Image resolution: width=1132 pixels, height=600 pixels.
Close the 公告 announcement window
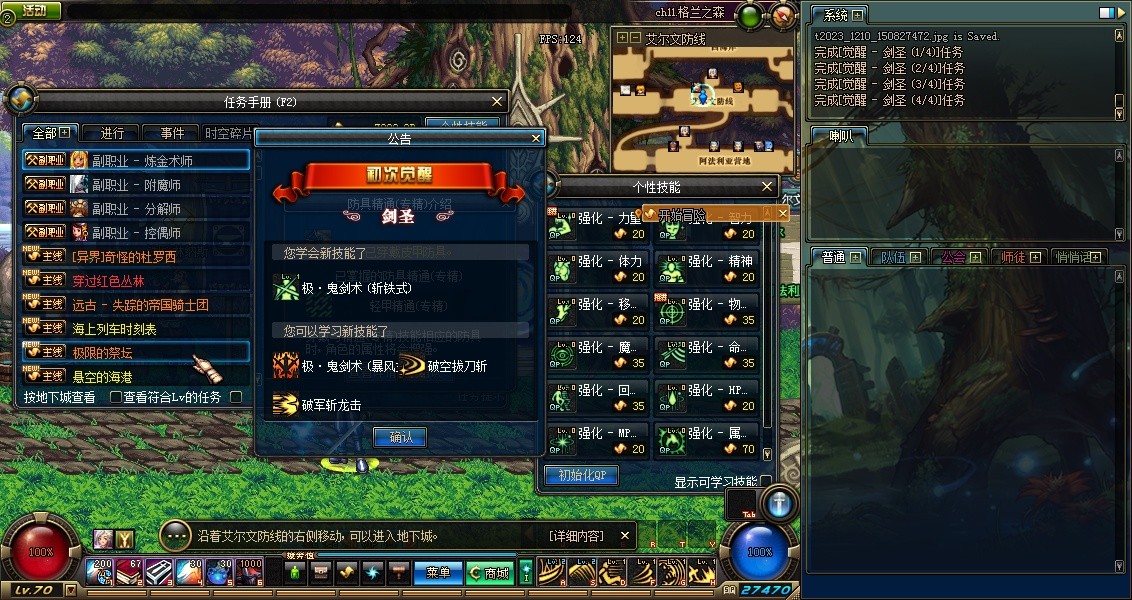pos(536,139)
